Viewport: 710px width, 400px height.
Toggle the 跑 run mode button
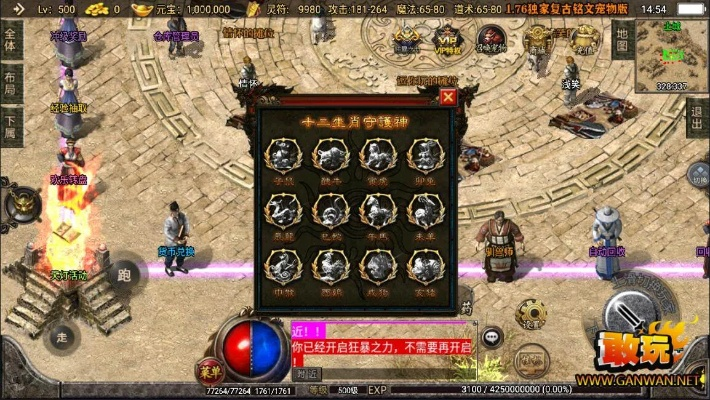pos(124,274)
